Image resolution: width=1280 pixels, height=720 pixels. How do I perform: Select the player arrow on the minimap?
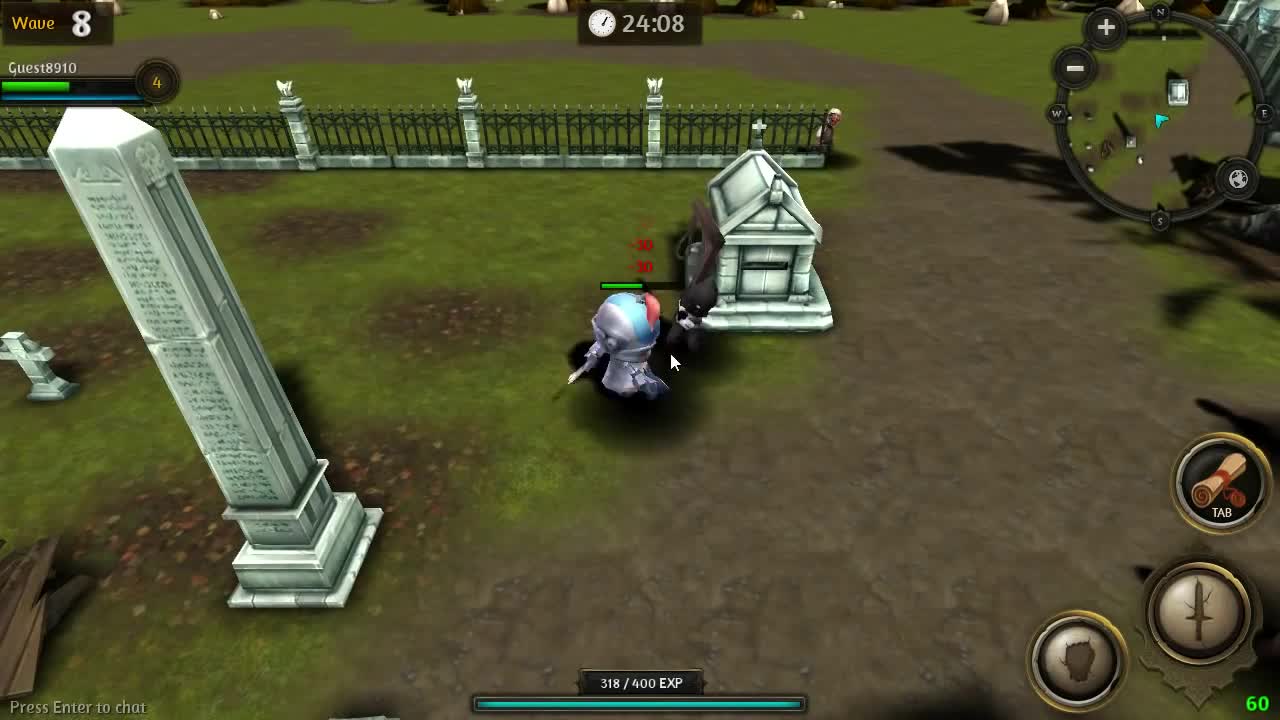click(x=1160, y=120)
